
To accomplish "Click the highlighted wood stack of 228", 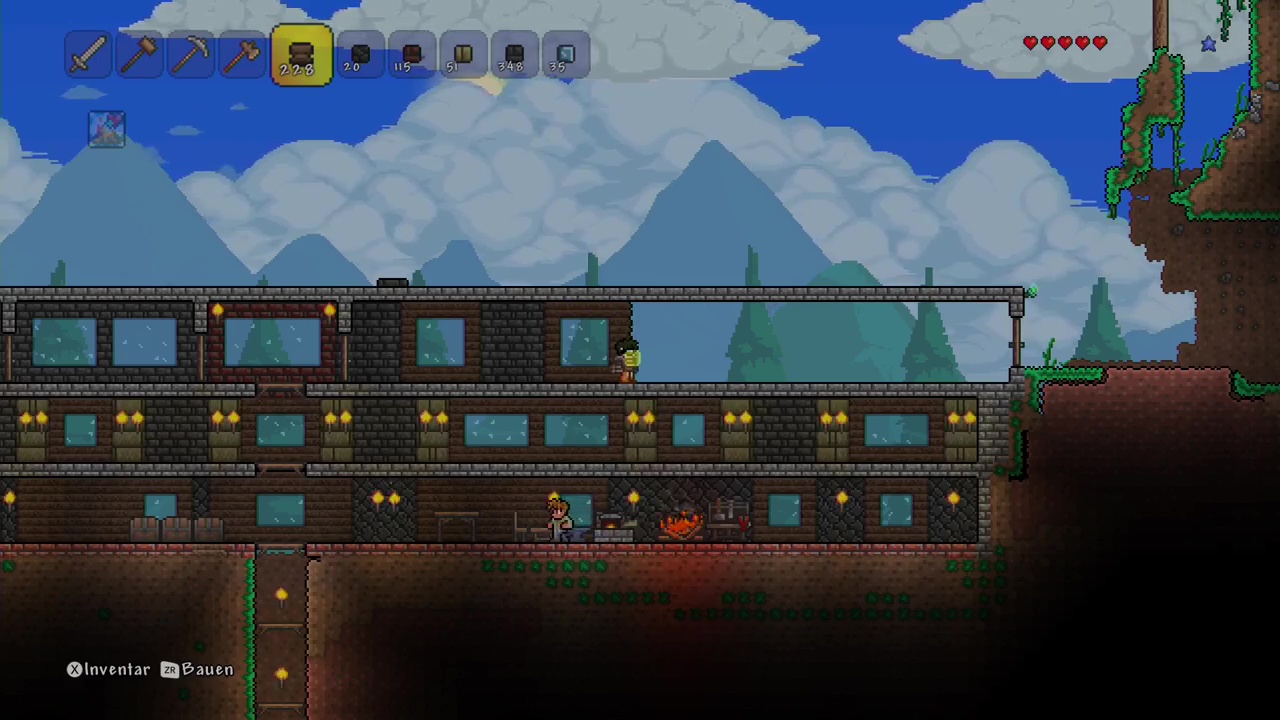I will [301, 55].
